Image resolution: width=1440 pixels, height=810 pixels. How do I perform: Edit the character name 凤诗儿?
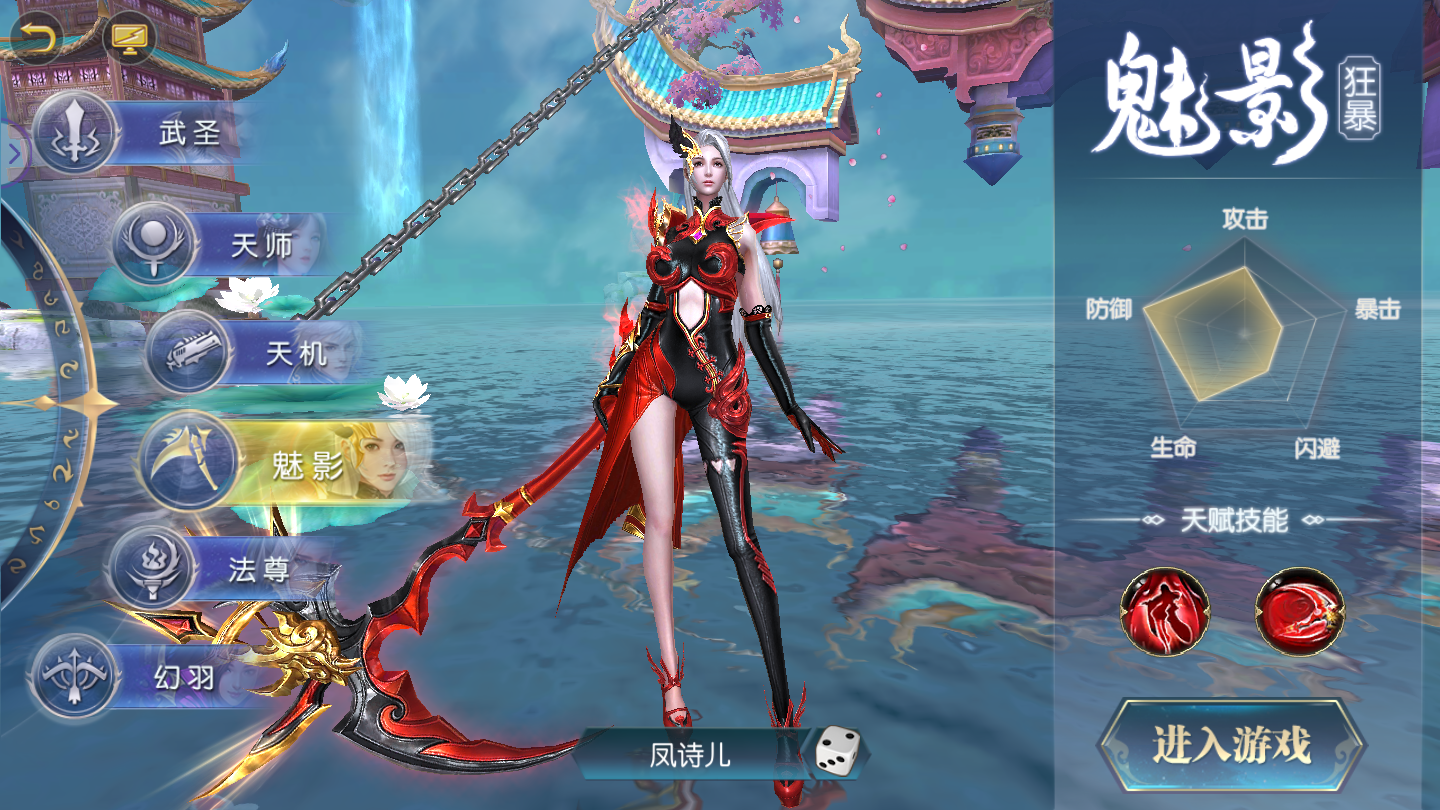[x=690, y=753]
